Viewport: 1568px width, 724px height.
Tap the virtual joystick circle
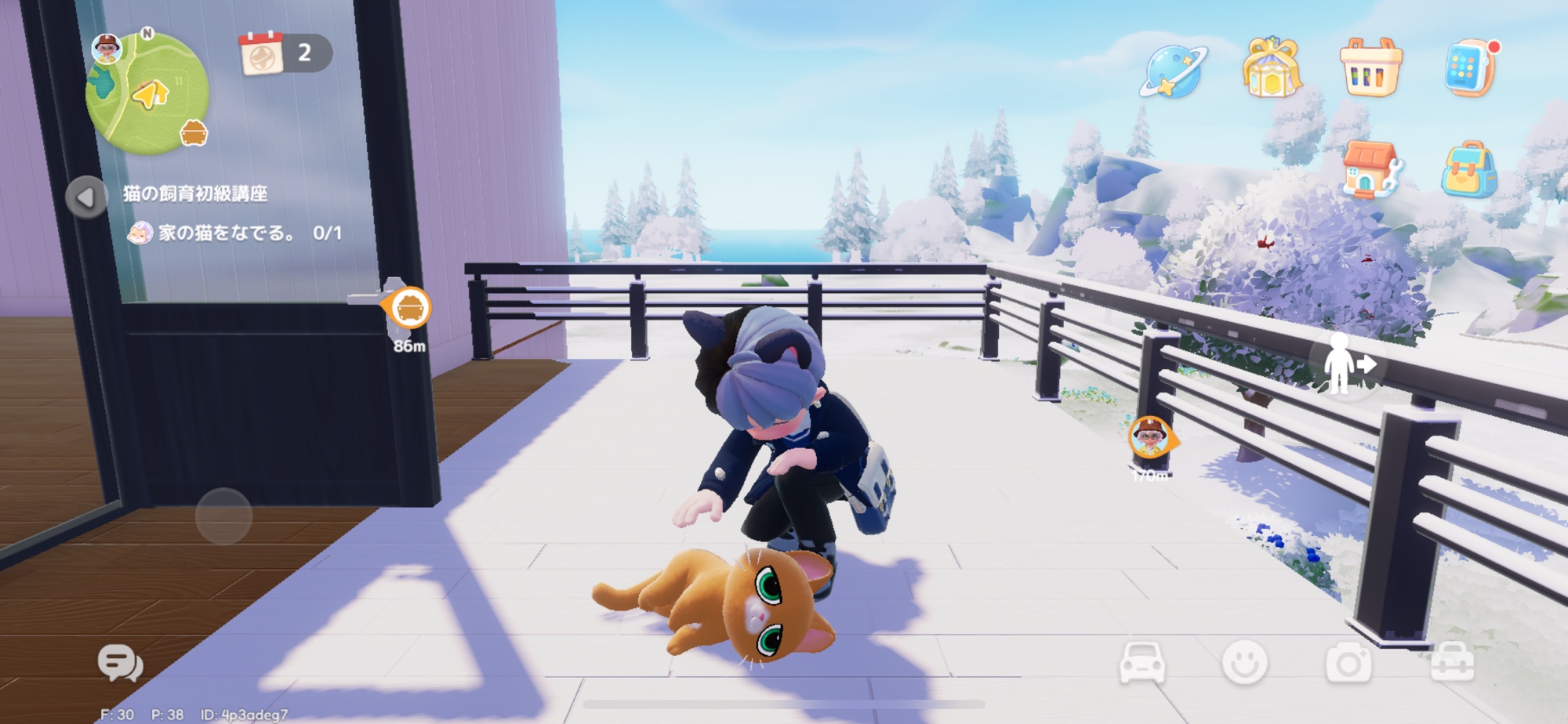[223, 516]
